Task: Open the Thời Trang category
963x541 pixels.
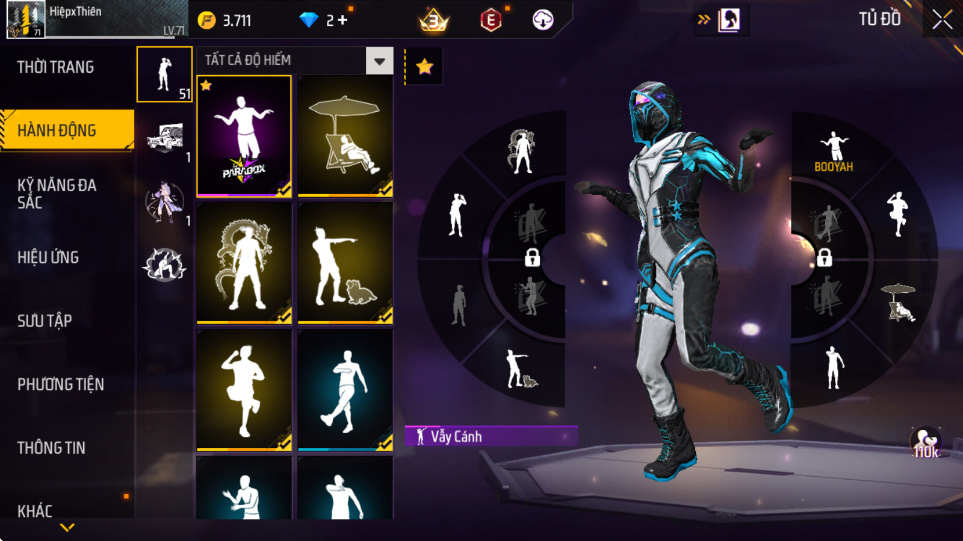Action: (57, 68)
